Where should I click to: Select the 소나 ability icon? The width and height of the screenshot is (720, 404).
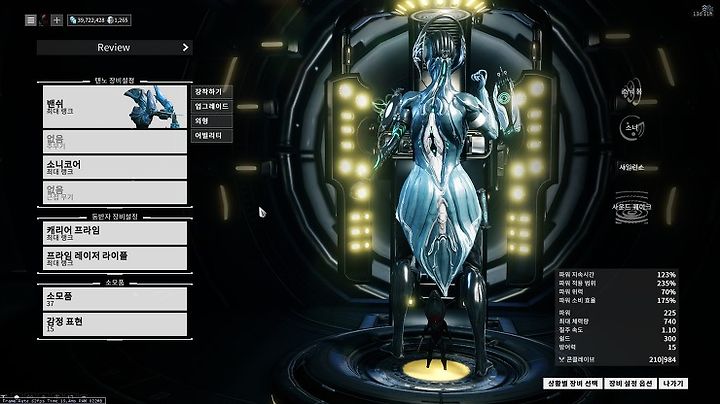631,128
